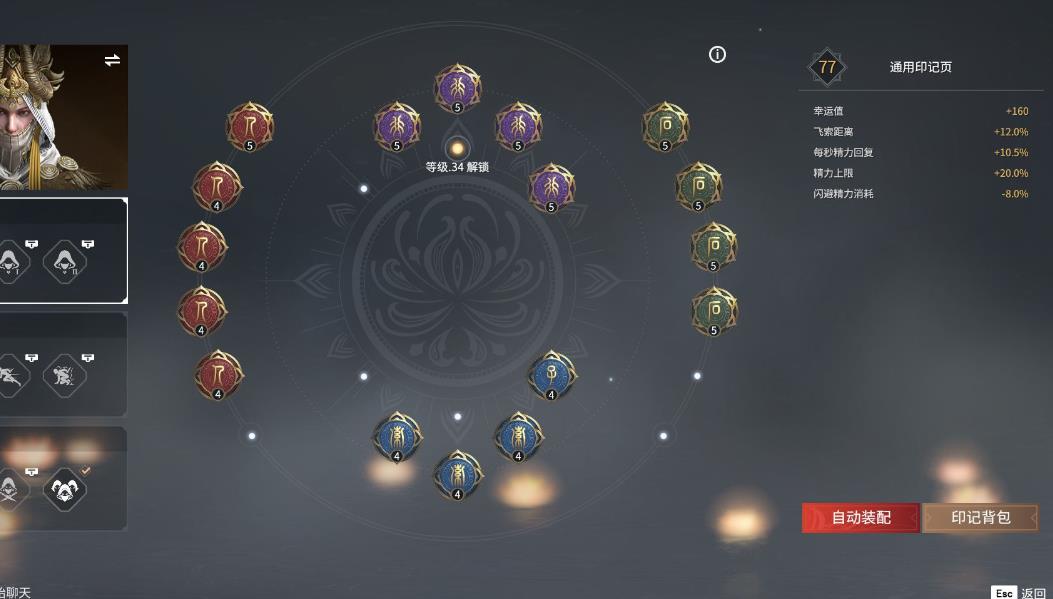Select the 通用印记页 glyph page title
1053x599 pixels.
point(920,67)
